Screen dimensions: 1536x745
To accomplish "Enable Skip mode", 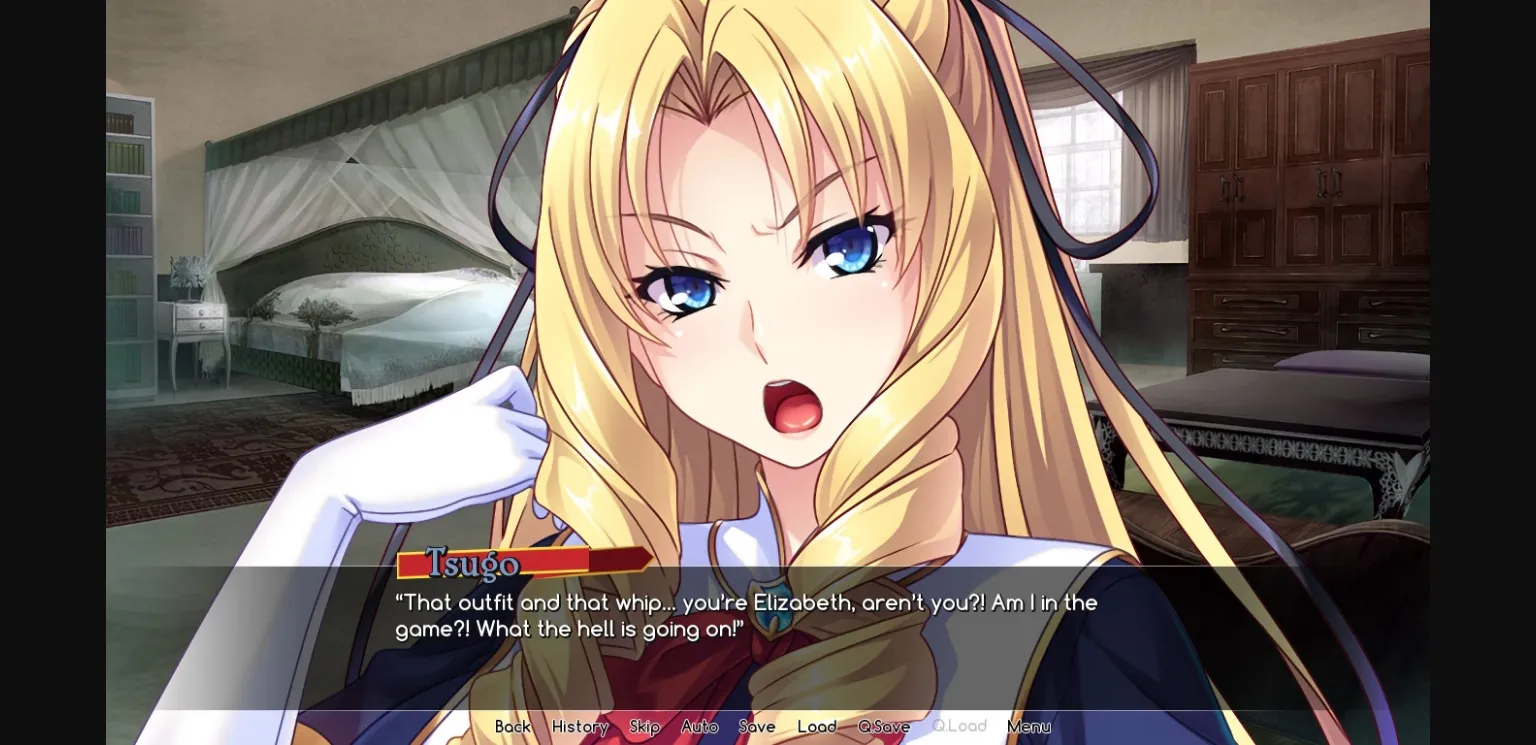I will (x=644, y=727).
